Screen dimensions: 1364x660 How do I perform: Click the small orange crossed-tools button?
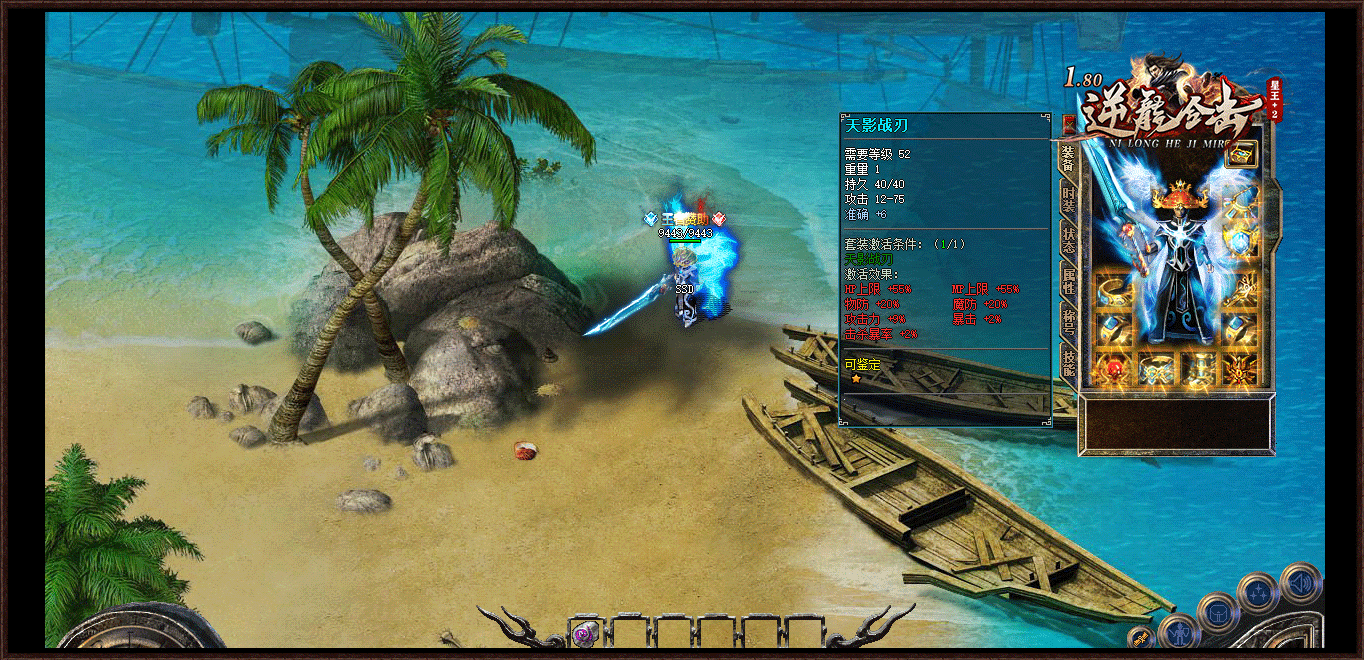(1142, 638)
